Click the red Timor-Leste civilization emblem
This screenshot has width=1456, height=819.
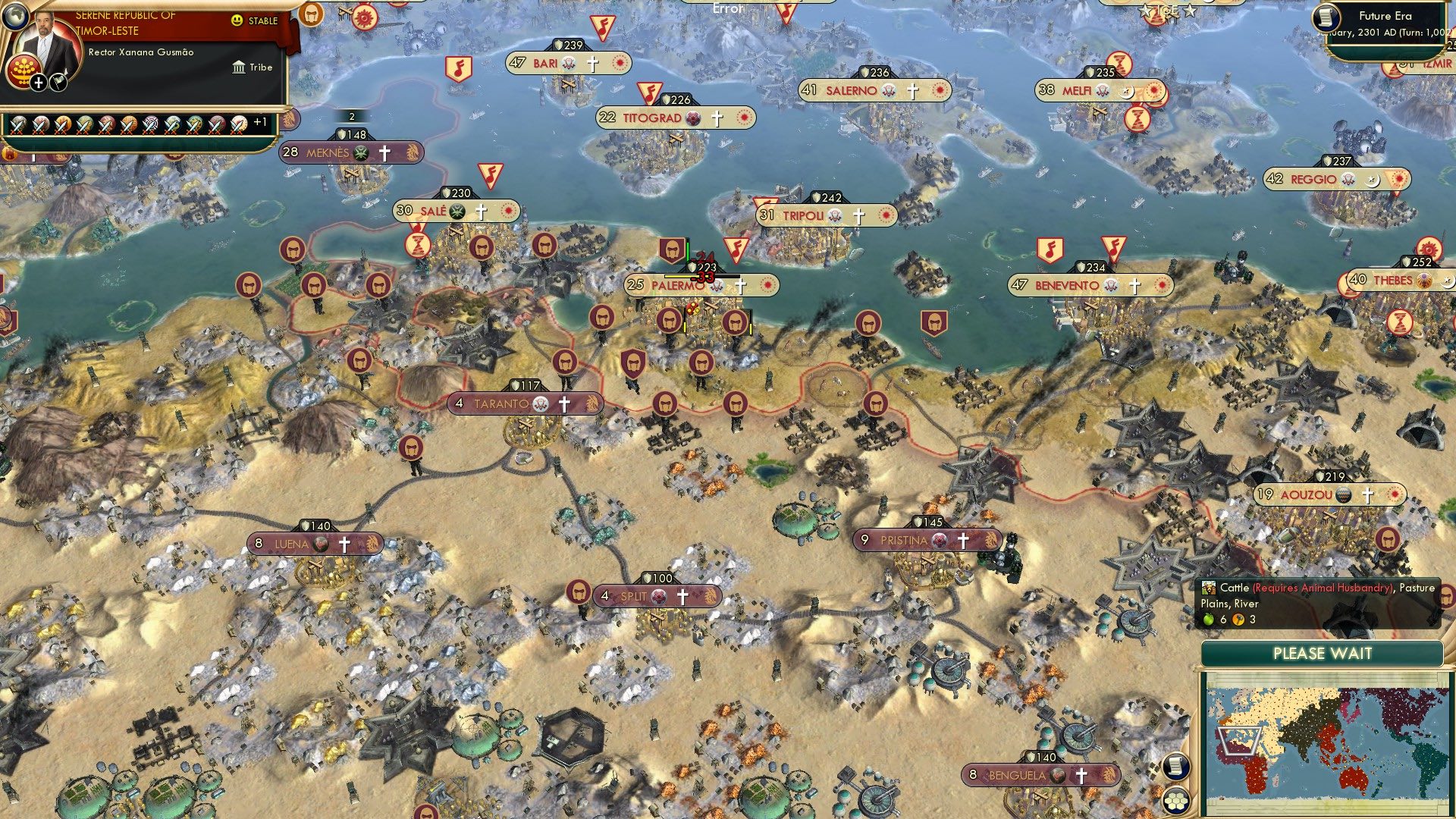tap(24, 69)
